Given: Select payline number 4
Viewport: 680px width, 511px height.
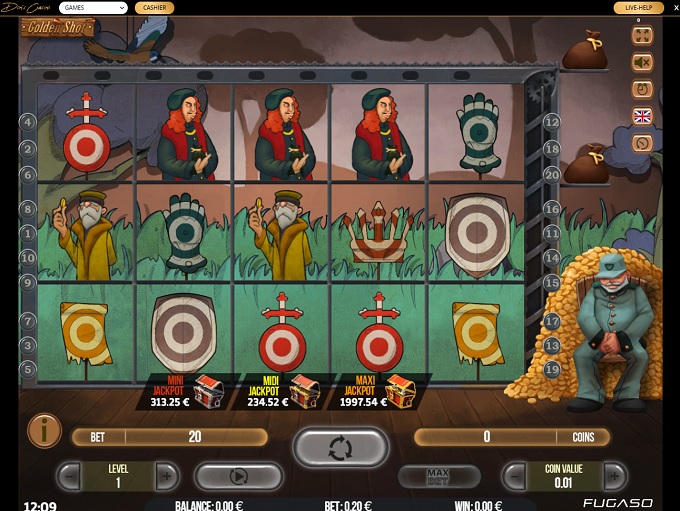Looking at the screenshot, I should point(28,122).
